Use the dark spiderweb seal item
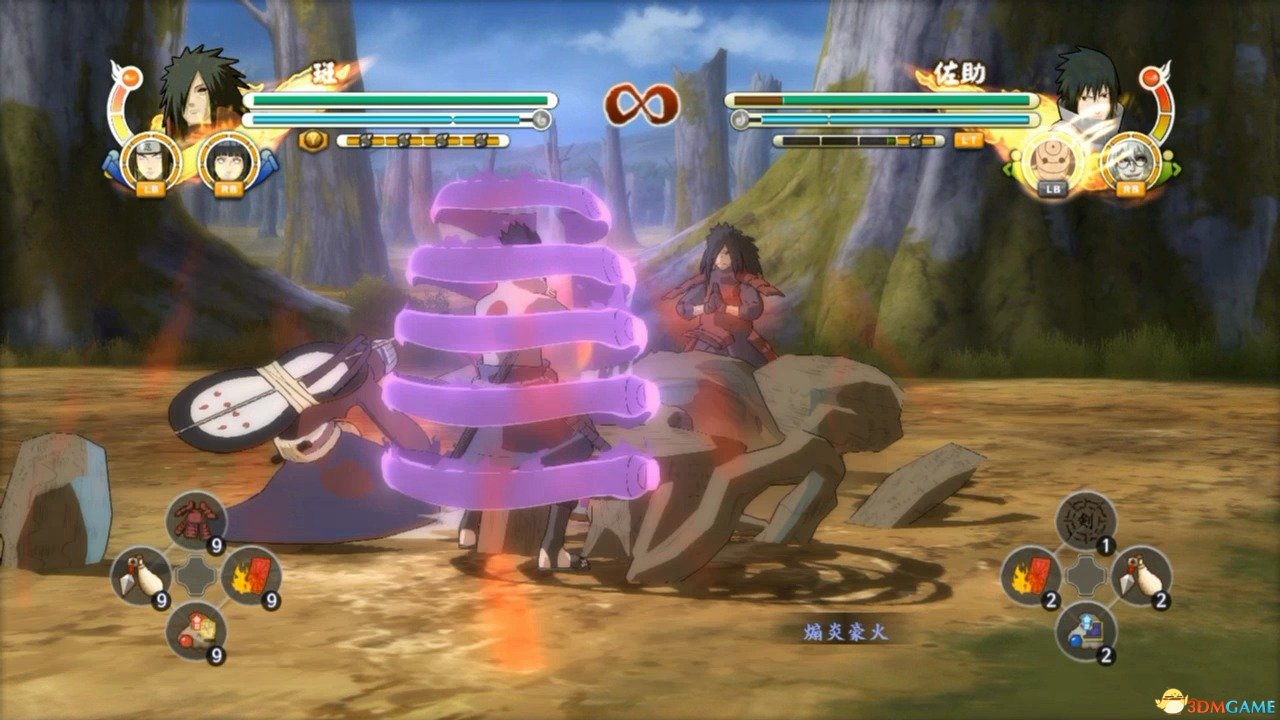The height and width of the screenshot is (720, 1280). pos(1086,520)
